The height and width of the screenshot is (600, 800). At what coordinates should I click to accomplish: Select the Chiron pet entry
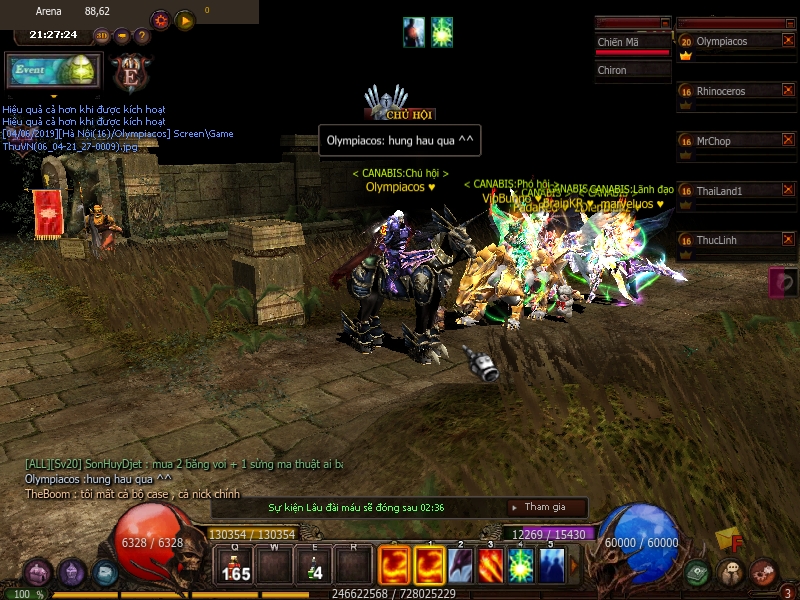coord(632,71)
